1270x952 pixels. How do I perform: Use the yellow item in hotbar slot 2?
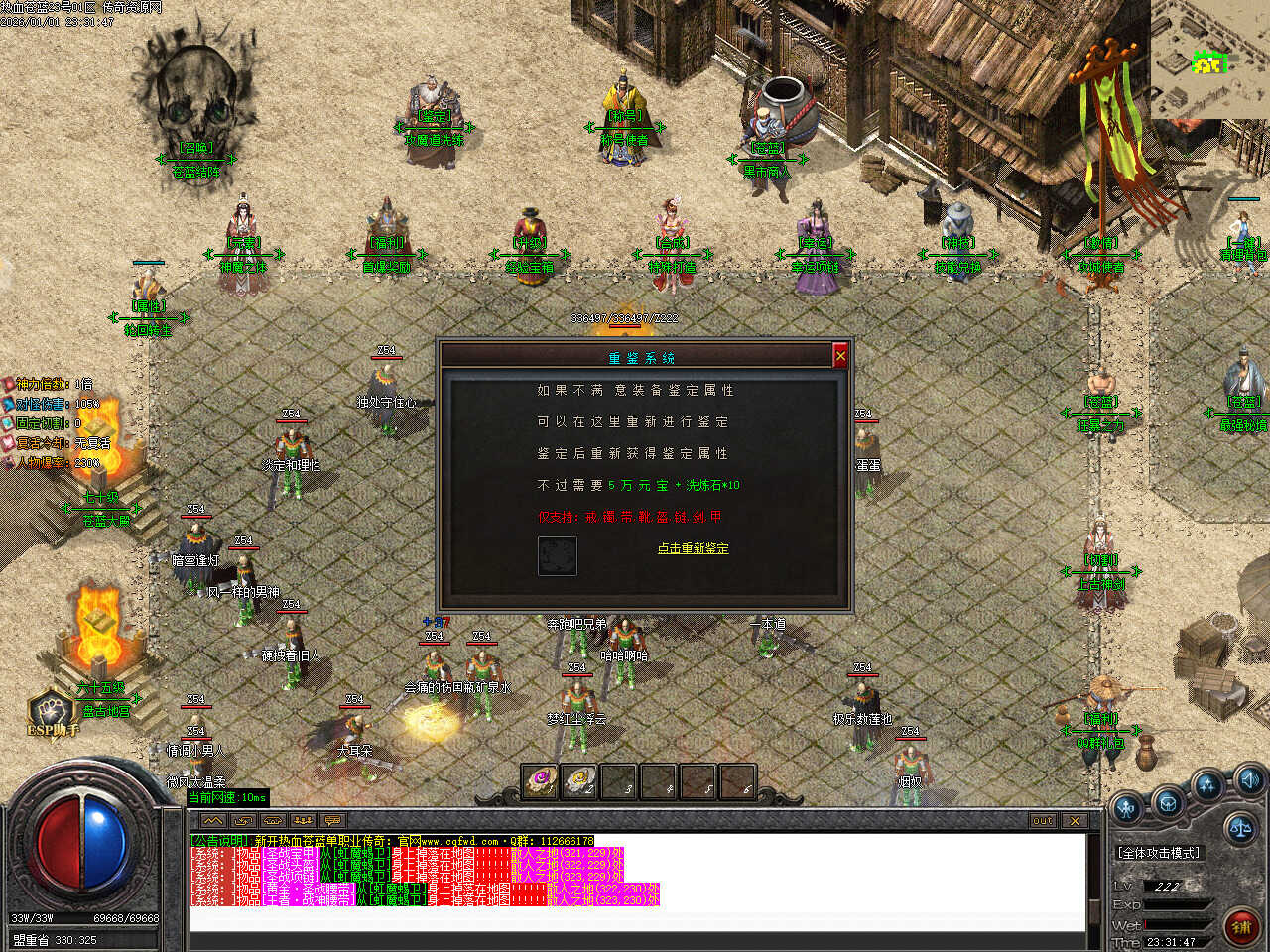point(579,781)
